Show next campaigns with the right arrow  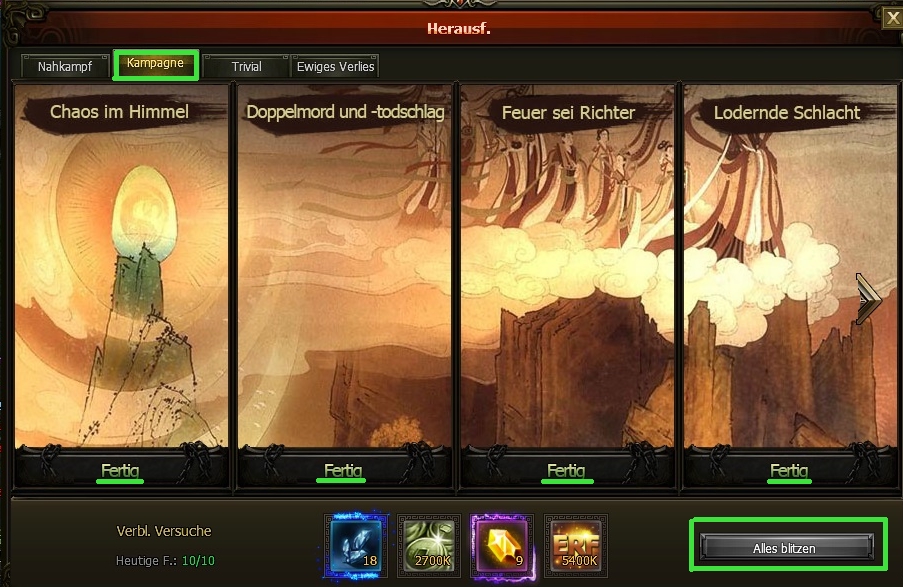coord(867,299)
